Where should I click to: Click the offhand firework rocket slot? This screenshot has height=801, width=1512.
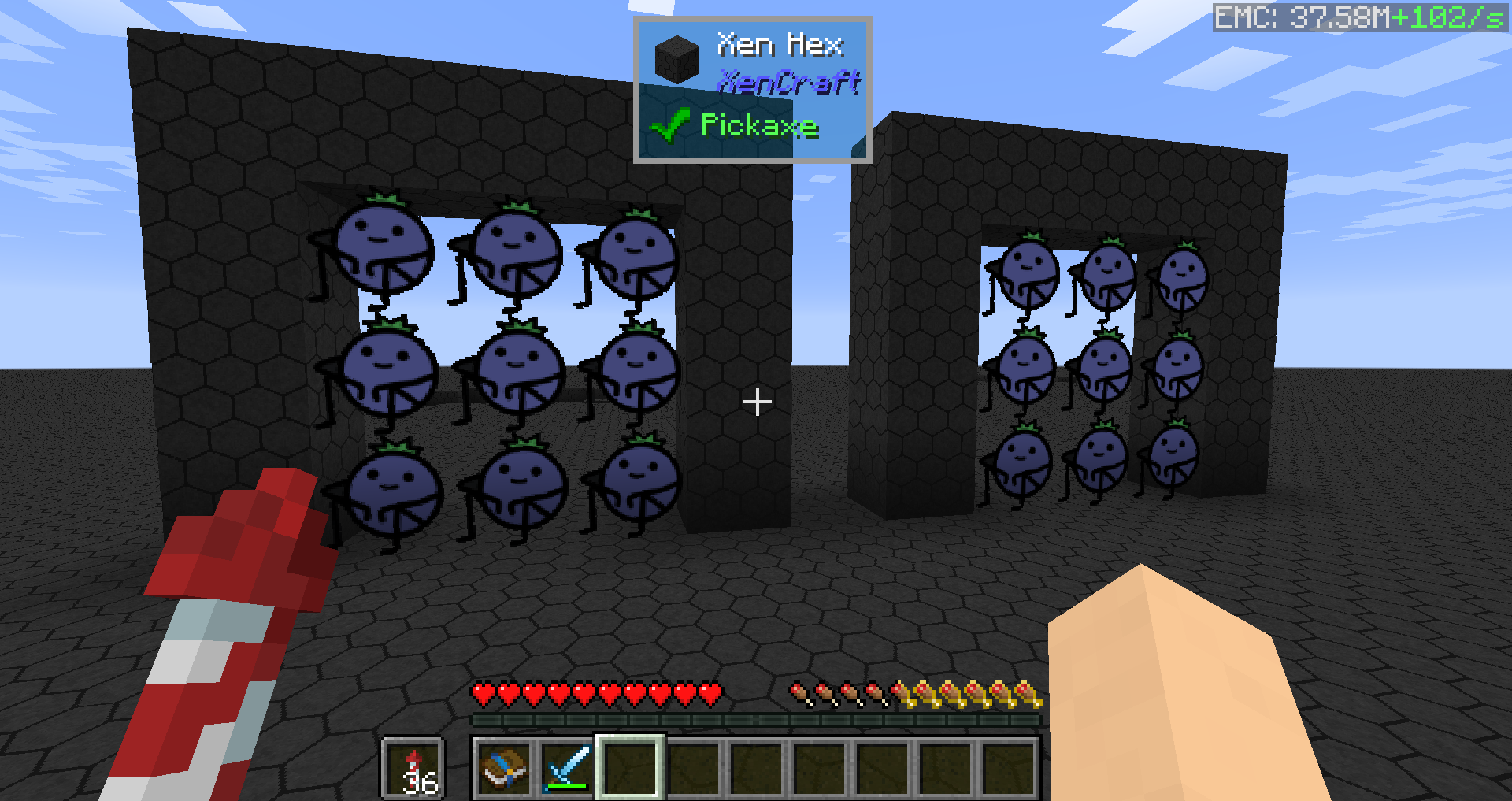coord(414,768)
